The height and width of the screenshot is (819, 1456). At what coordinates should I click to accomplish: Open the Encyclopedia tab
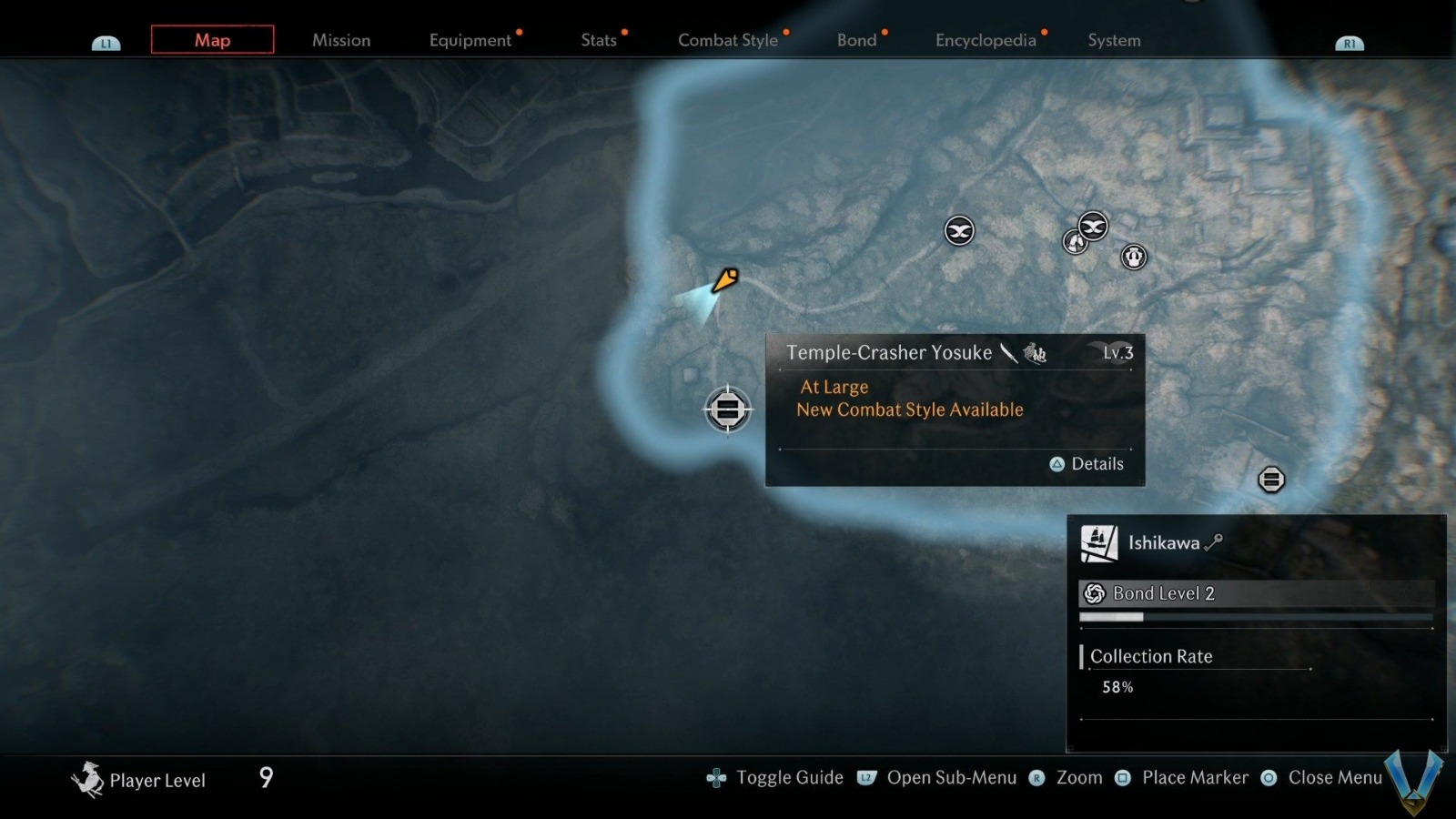[x=986, y=40]
